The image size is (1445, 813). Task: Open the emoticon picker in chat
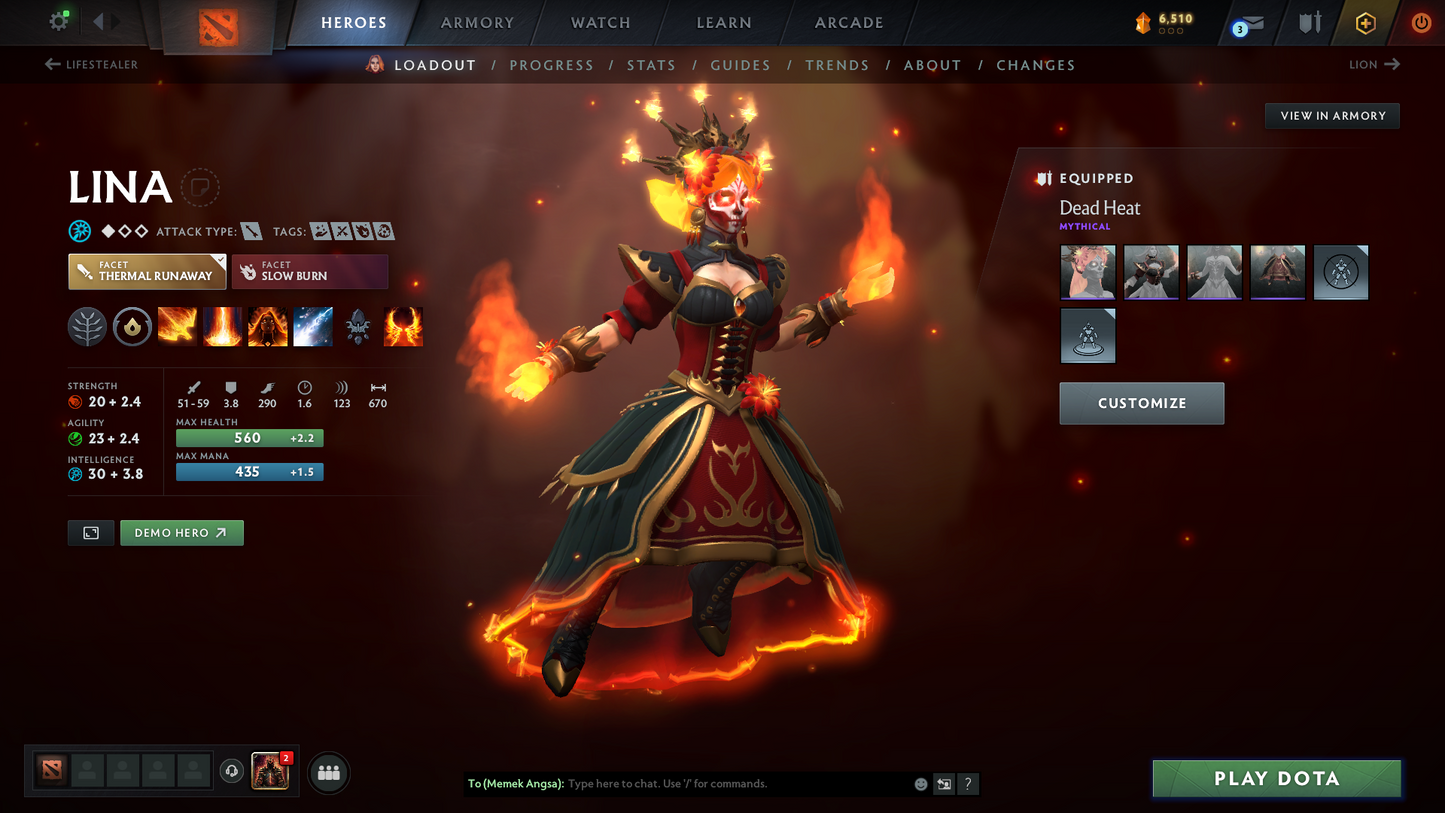tap(920, 784)
